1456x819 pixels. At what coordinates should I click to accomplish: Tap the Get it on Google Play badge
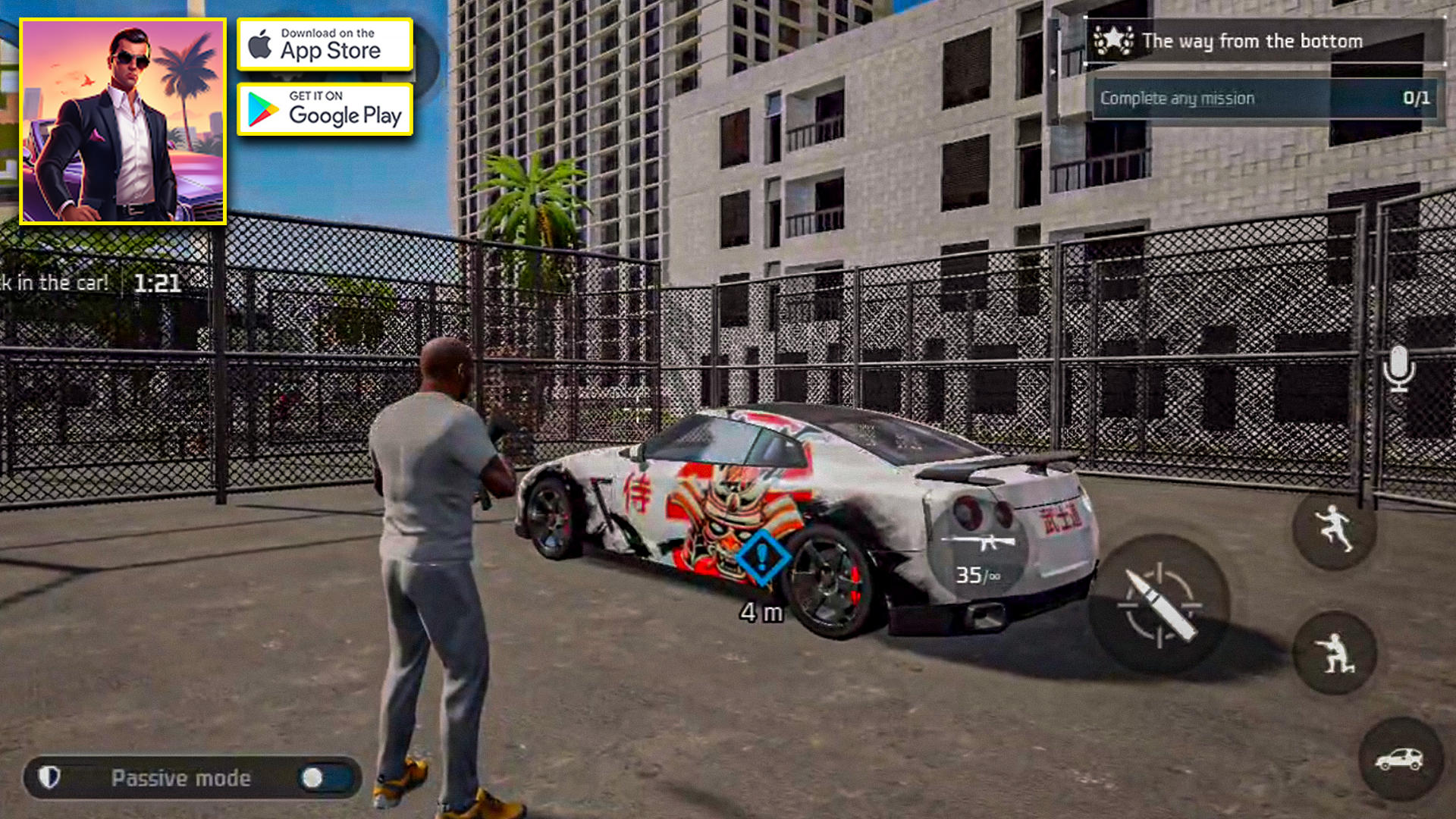pyautogui.click(x=325, y=108)
